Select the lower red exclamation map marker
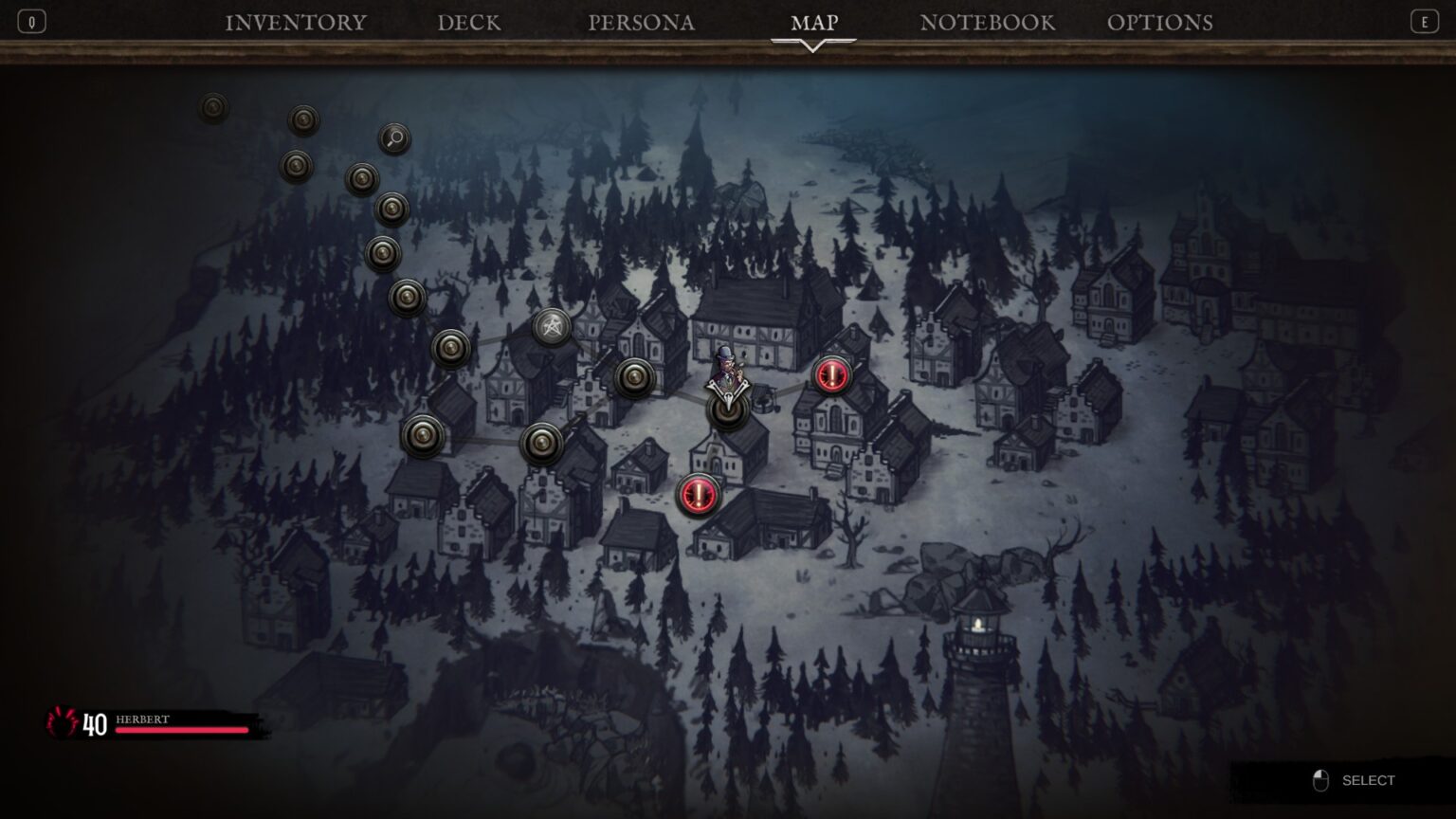Image resolution: width=1456 pixels, height=819 pixels. point(699,494)
